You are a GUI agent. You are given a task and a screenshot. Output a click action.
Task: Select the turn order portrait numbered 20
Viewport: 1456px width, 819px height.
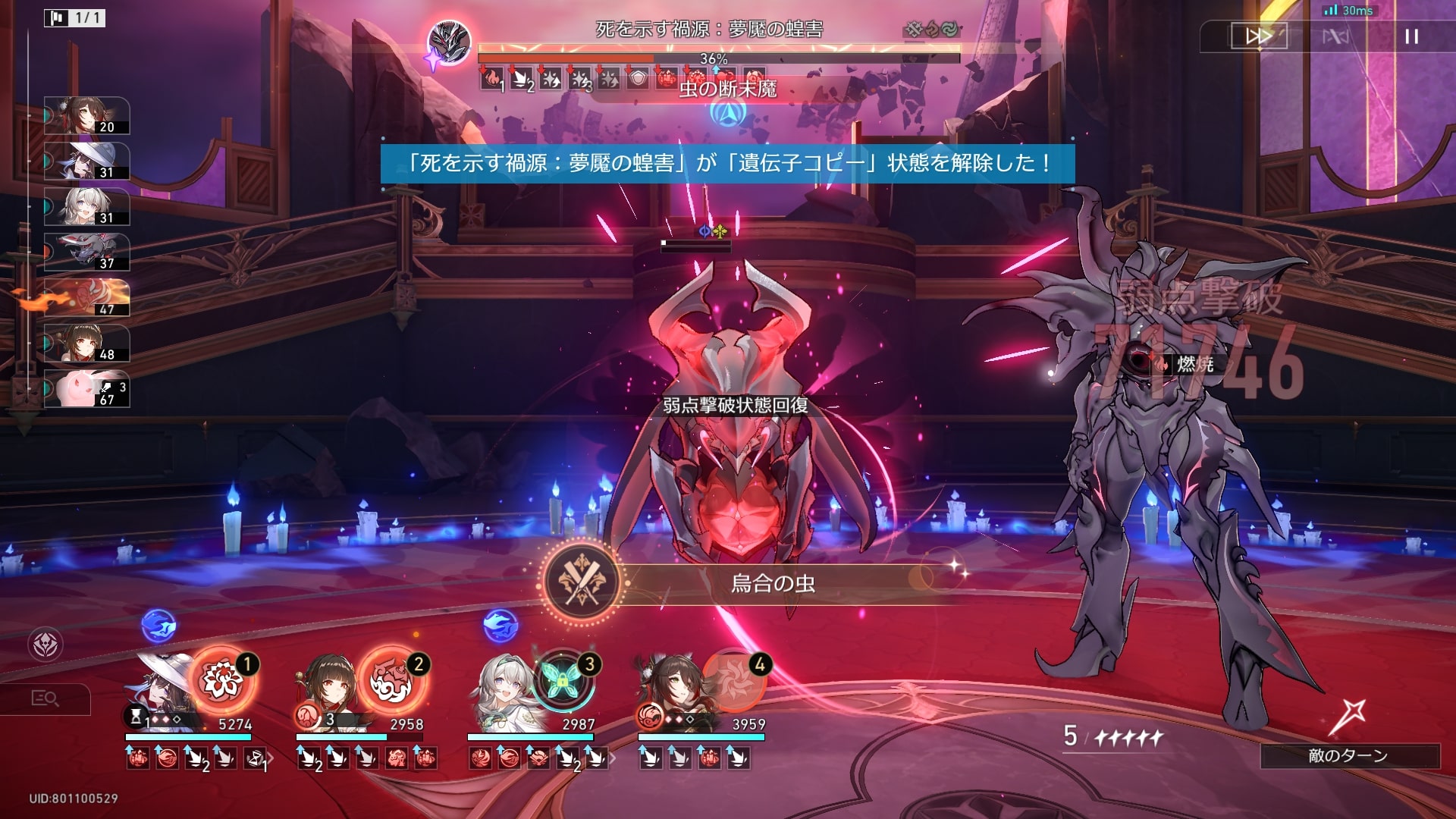86,116
